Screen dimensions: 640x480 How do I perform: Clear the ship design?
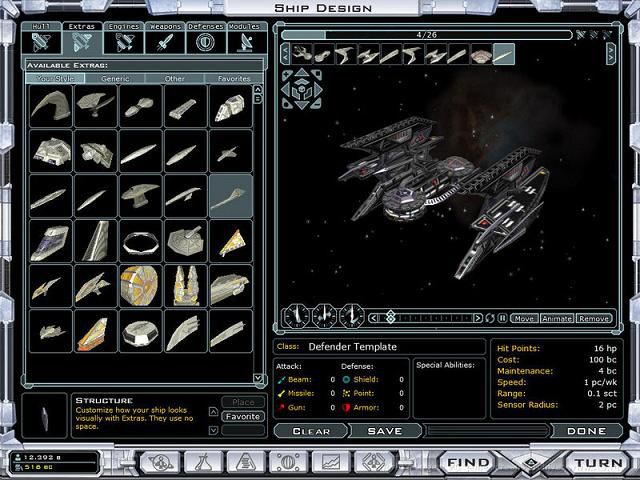coord(311,431)
